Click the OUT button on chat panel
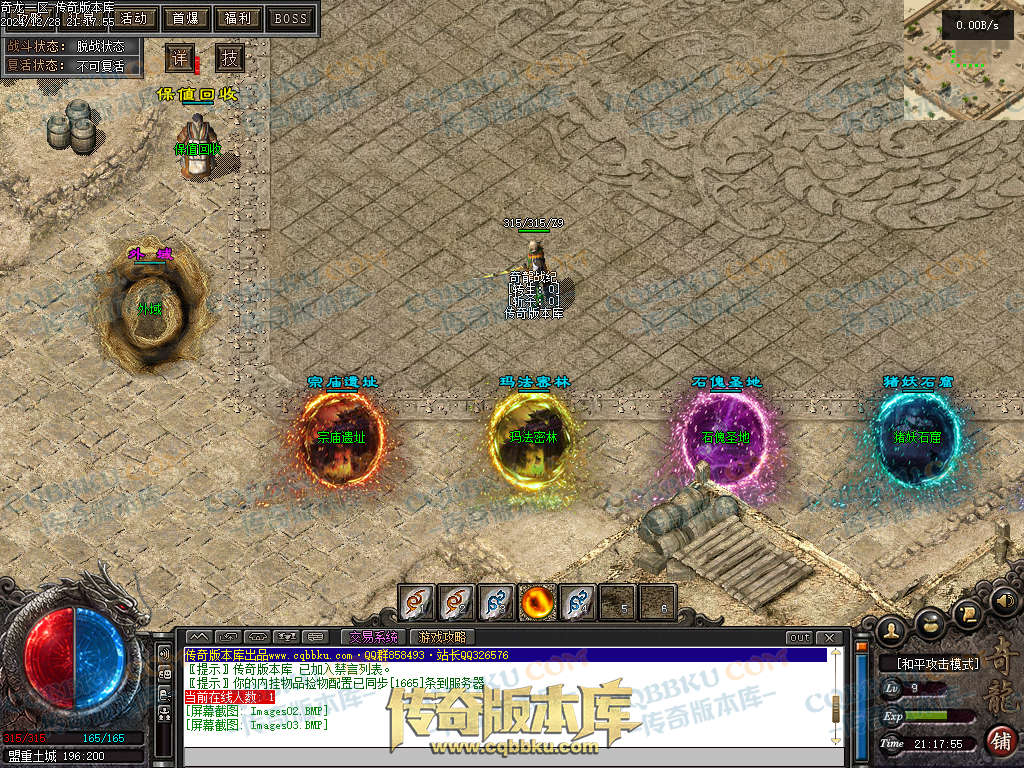1024x768 pixels. pos(799,637)
